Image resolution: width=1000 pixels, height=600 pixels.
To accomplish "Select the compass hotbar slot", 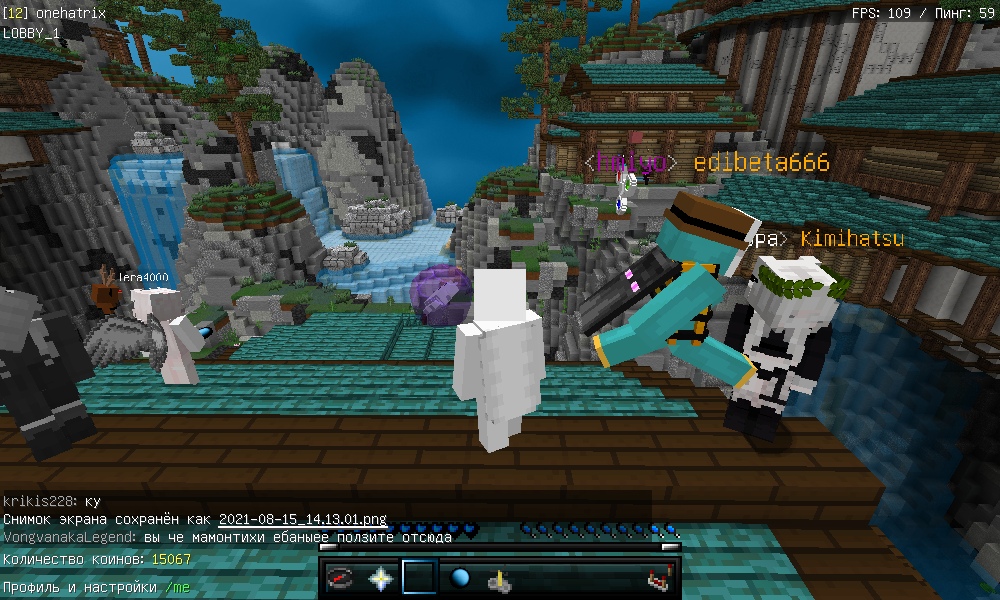I will tap(342, 578).
